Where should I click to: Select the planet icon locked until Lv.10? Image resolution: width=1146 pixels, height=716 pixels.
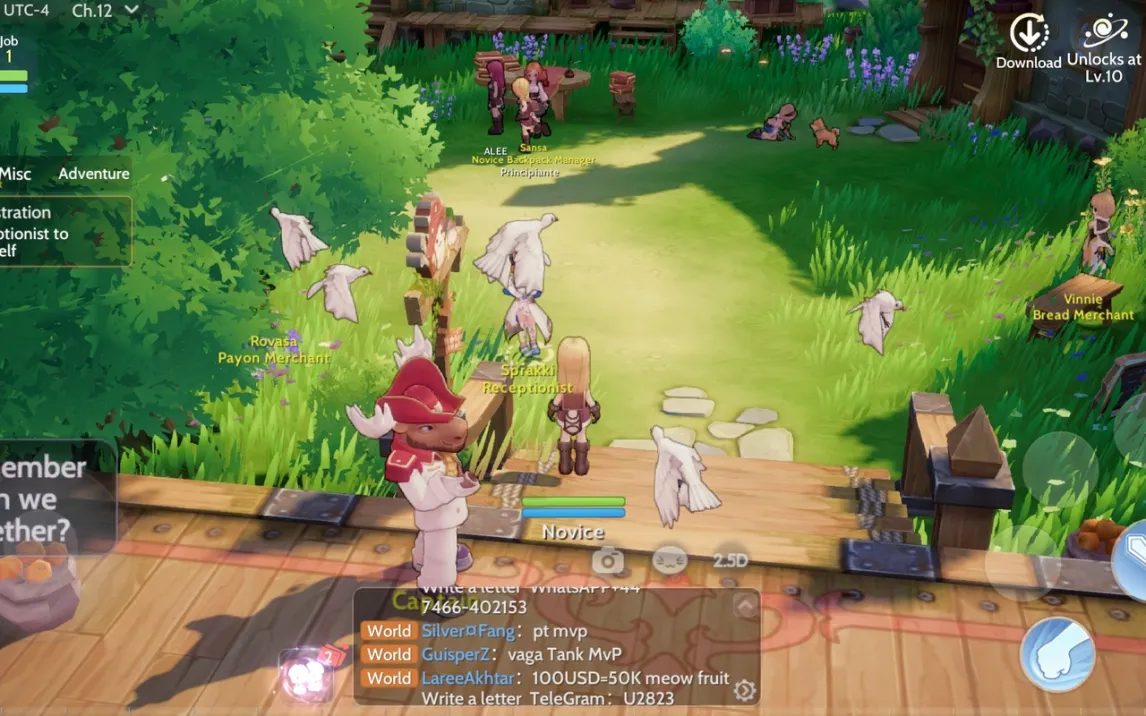coord(1105,32)
